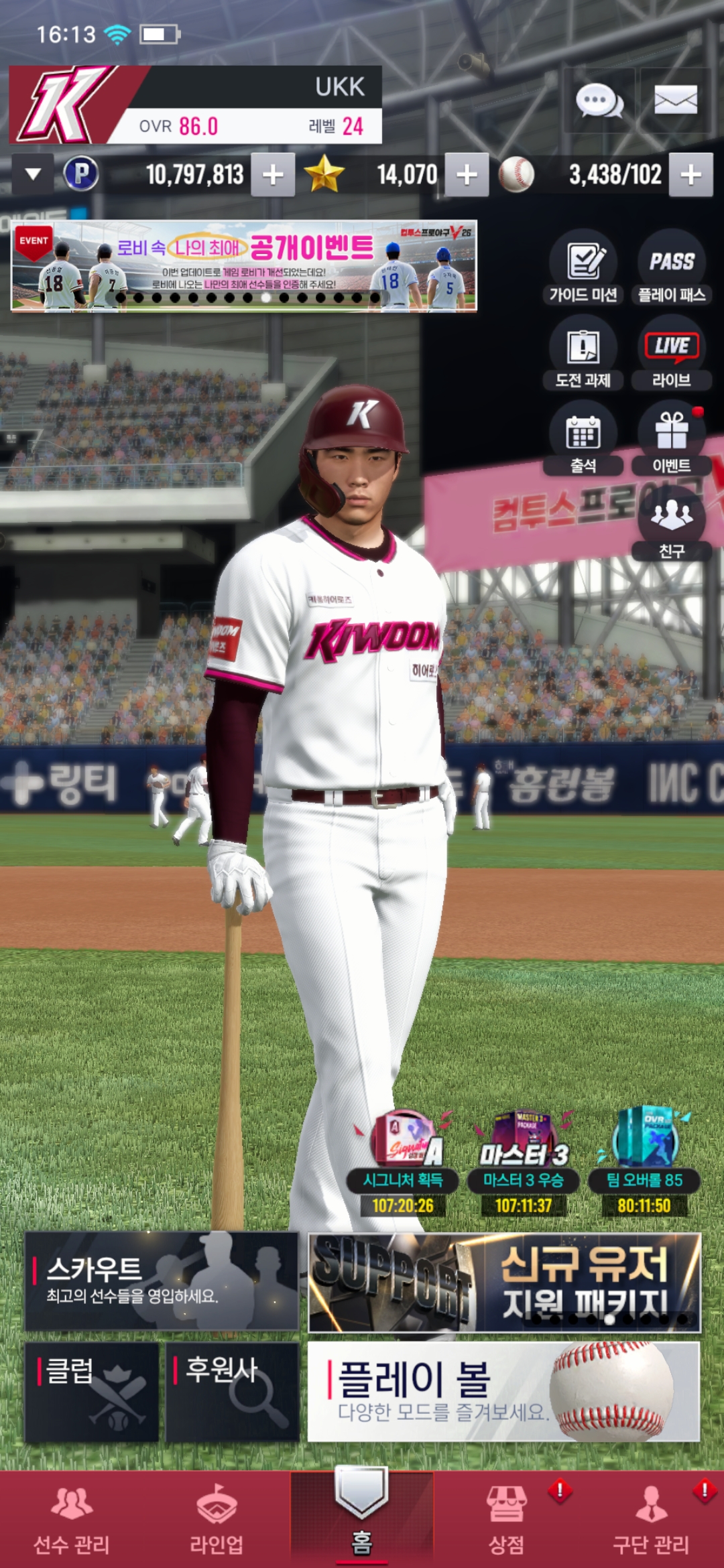This screenshot has width=724, height=1568.
Task: Open the 친구 friends list
Action: [x=671, y=523]
